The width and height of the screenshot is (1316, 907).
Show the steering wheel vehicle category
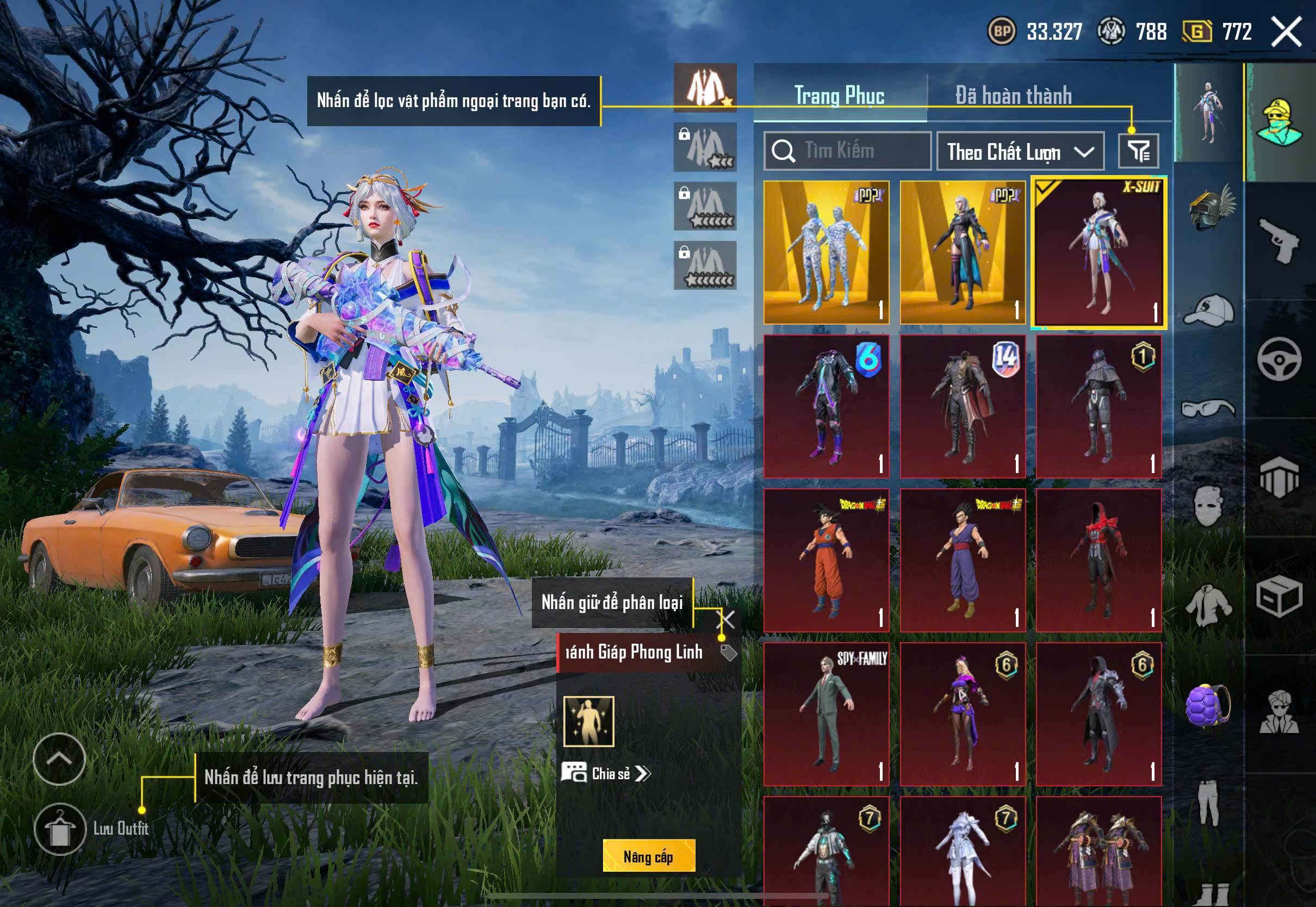(x=1280, y=359)
